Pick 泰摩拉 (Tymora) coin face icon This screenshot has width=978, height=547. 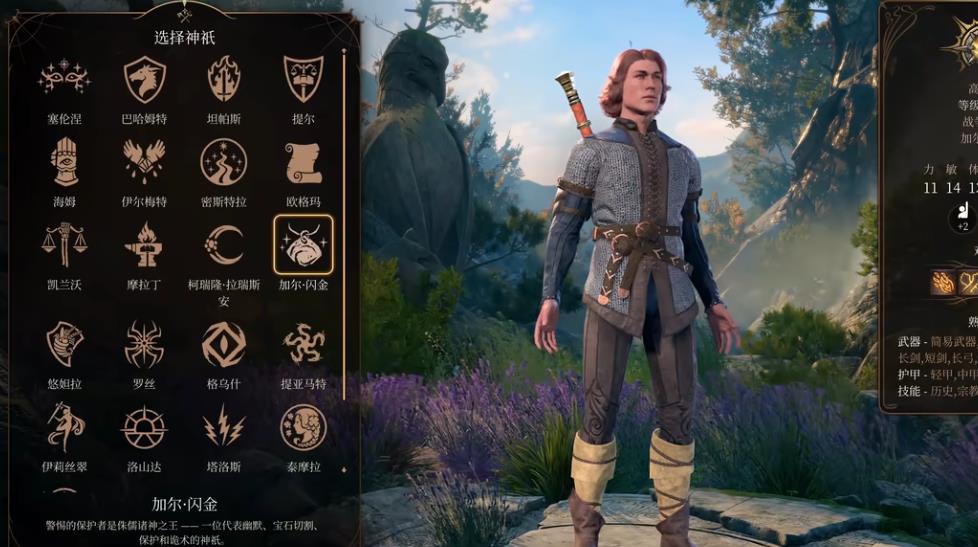(303, 427)
